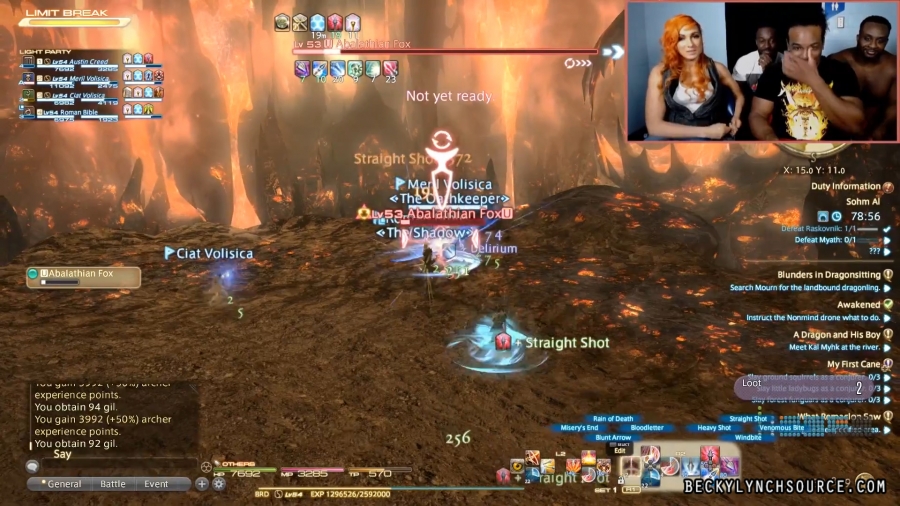Select Blunders in Dragonsitting quest
Image resolution: width=900 pixels, height=506 pixels.
click(829, 275)
